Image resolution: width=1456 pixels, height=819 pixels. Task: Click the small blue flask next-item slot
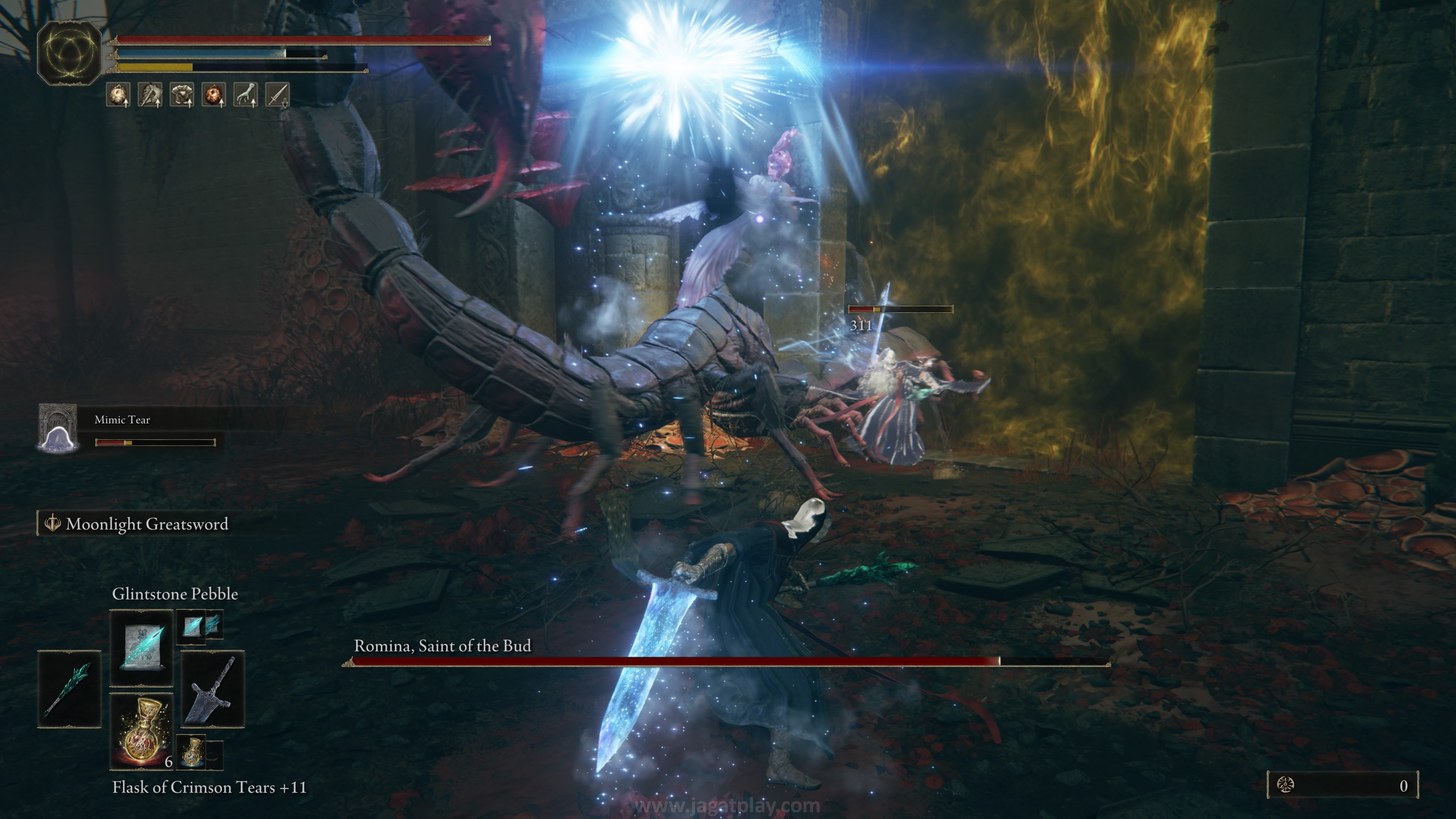193,752
